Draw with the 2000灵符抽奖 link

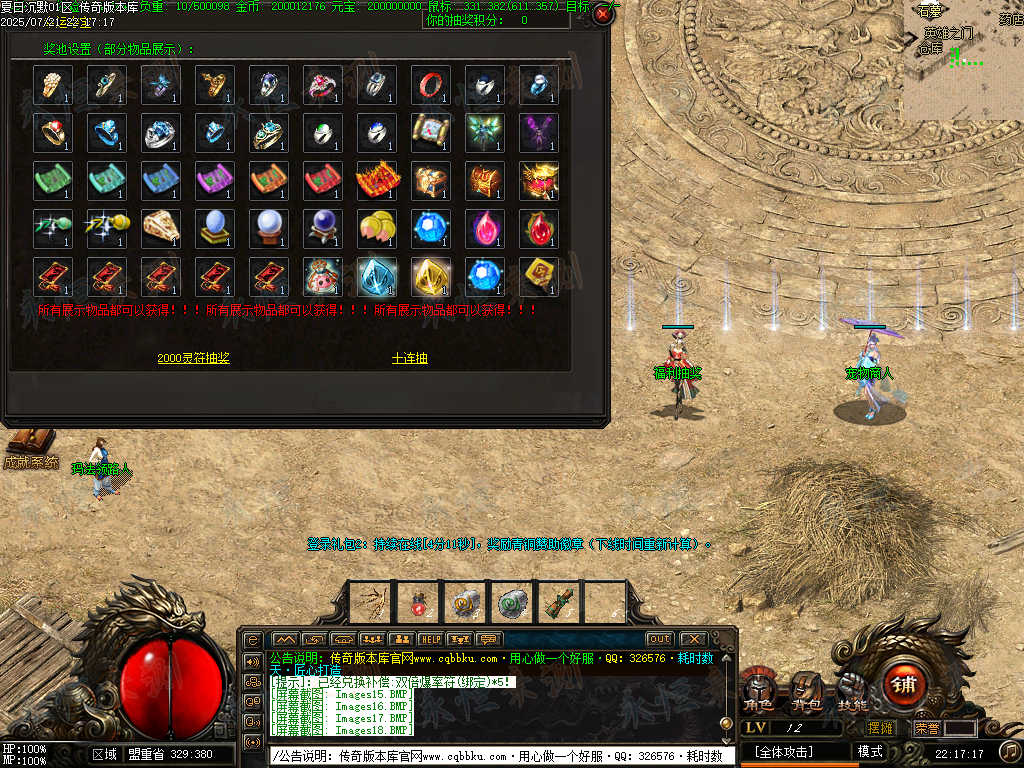193,358
